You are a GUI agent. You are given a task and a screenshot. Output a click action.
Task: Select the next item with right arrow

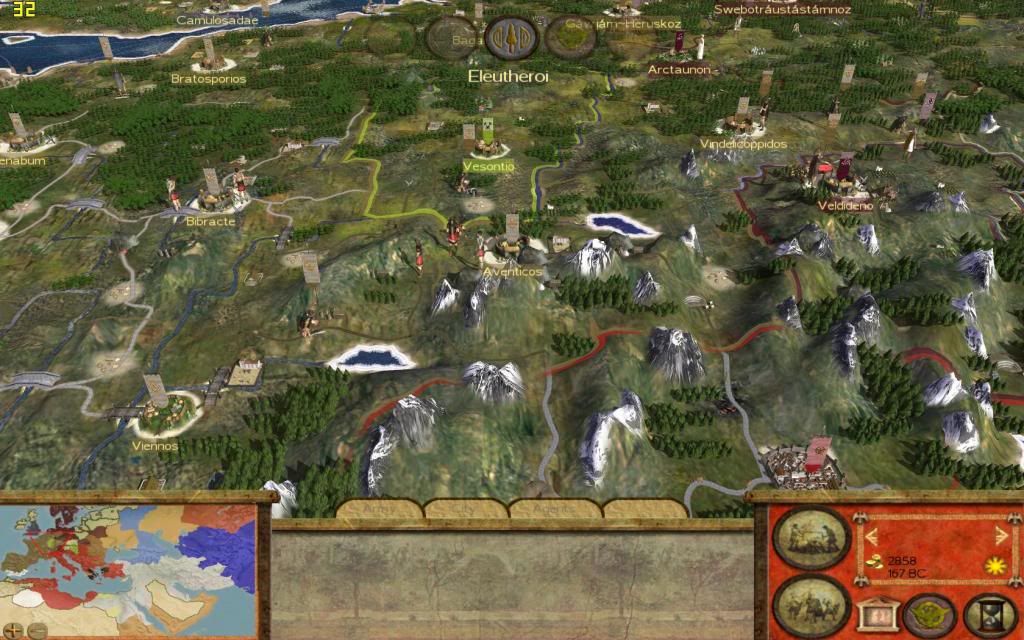(x=1001, y=535)
